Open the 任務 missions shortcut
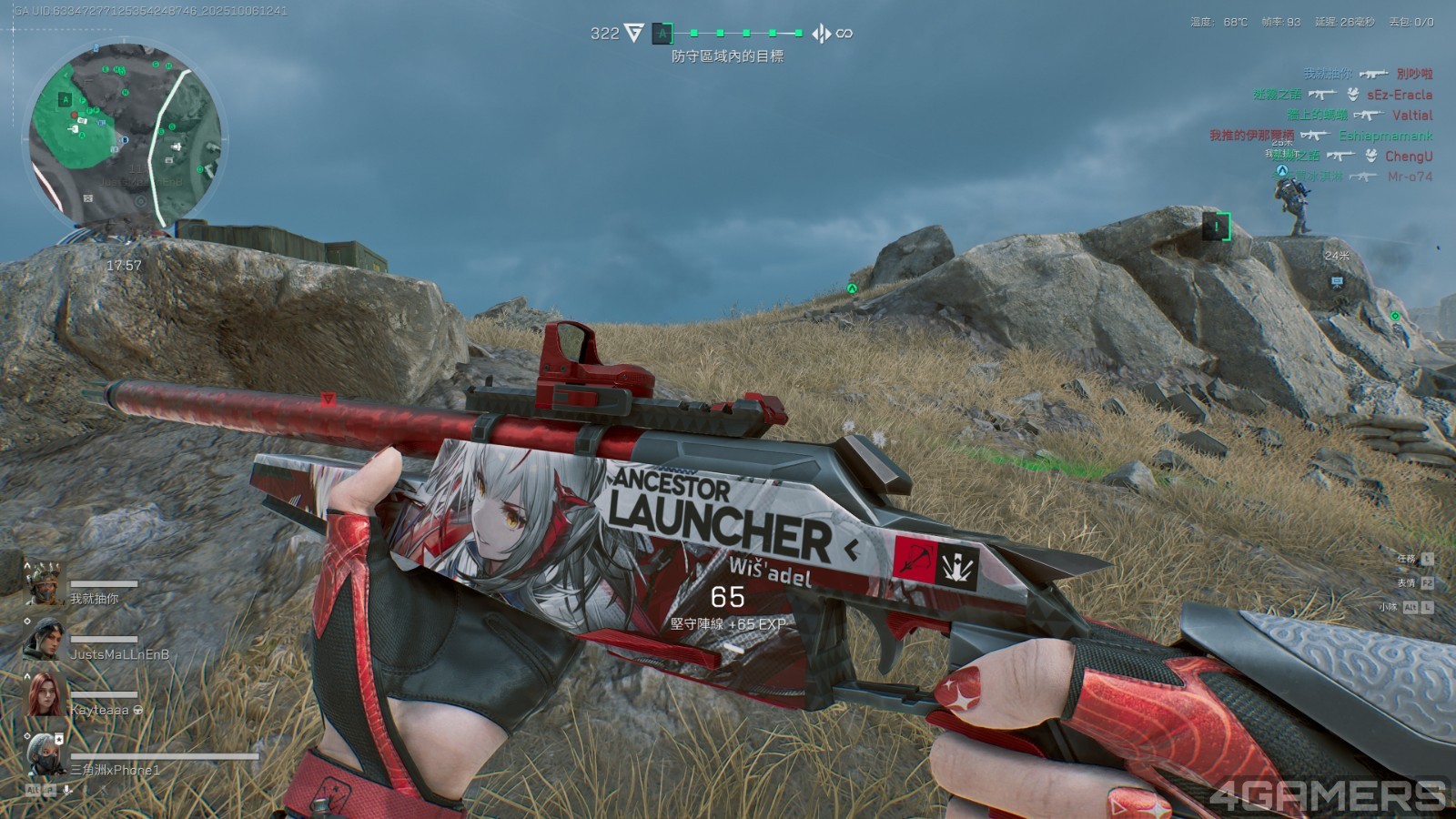Image resolution: width=1456 pixels, height=819 pixels. point(1415,559)
